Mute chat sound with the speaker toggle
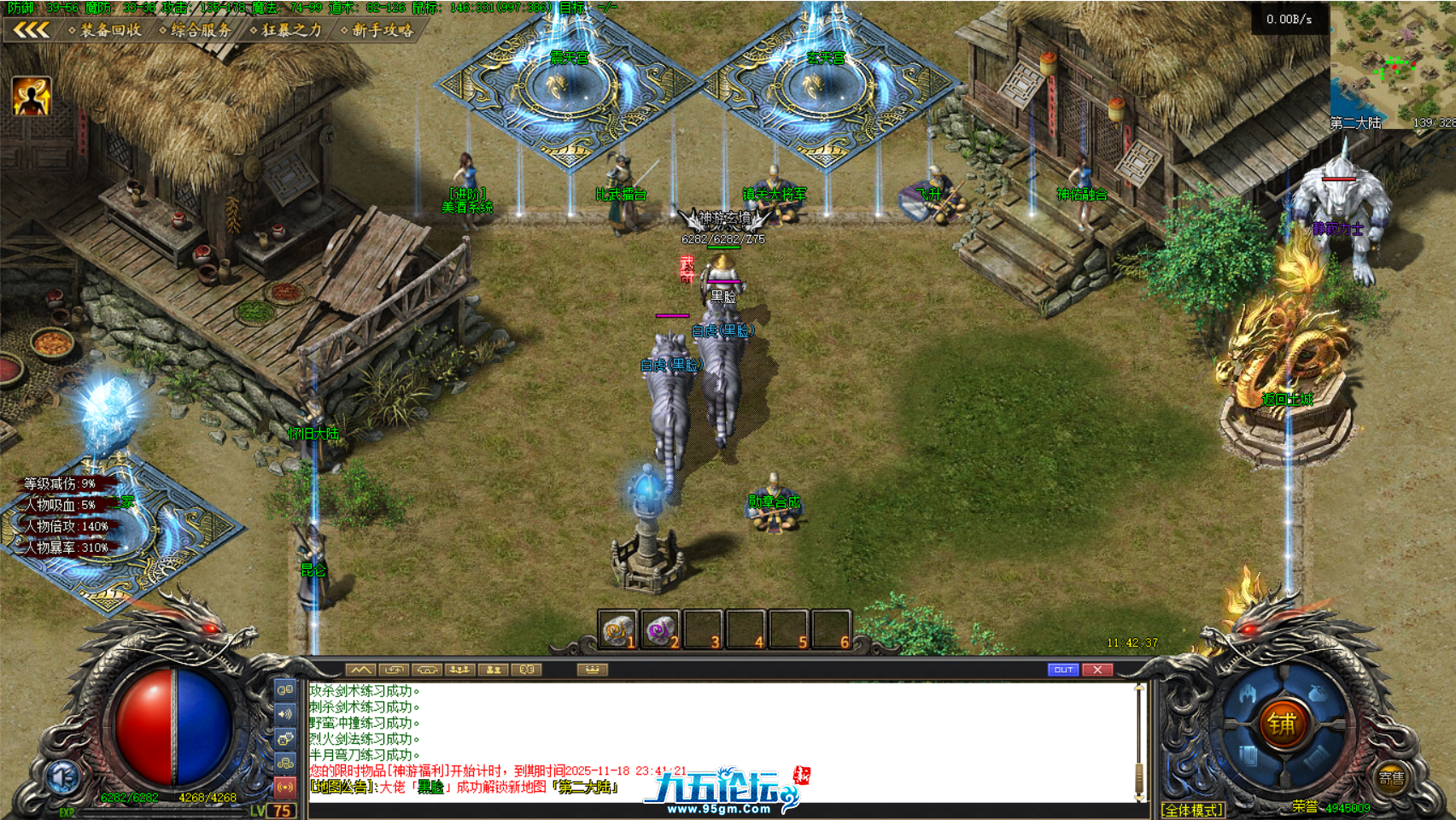Screen dimensions: 1456x820 [x=284, y=713]
